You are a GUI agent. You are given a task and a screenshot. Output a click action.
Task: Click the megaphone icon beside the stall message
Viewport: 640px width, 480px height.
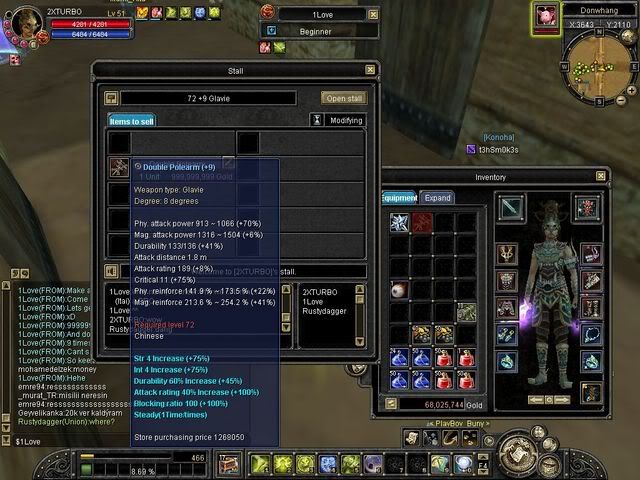112,271
